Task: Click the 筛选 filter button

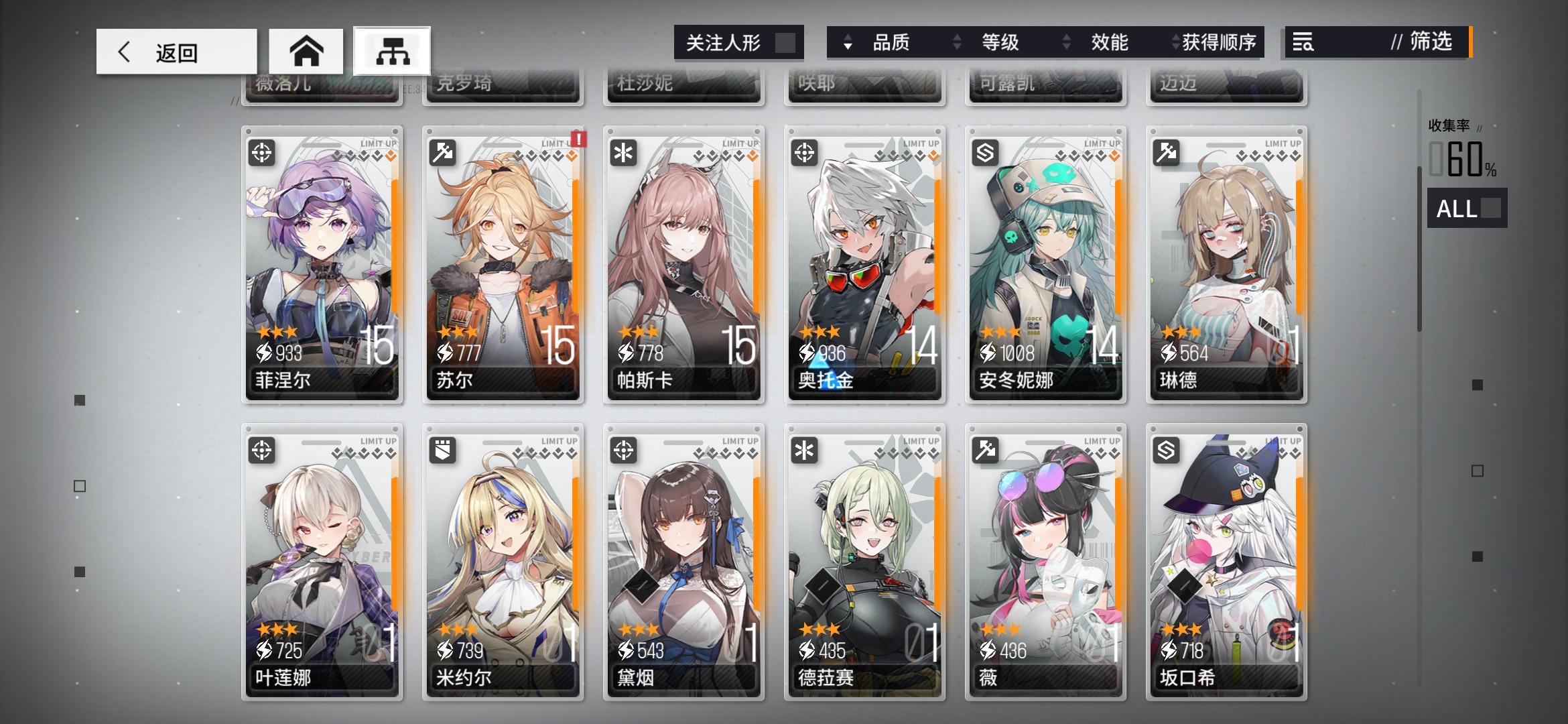Action: click(1430, 42)
